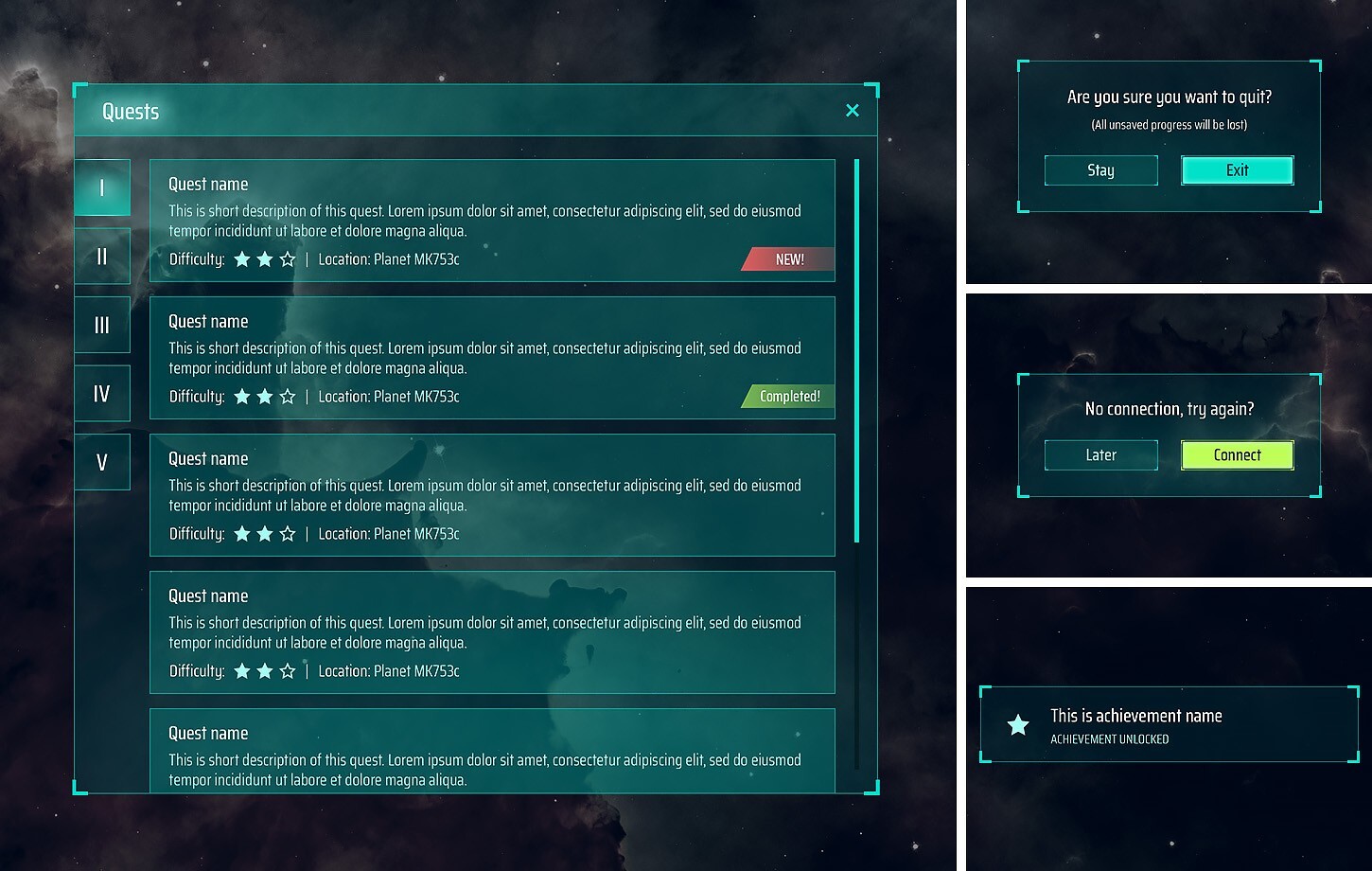The image size is (1372, 871).
Task: Switch to quest tab II
Action: (102, 256)
